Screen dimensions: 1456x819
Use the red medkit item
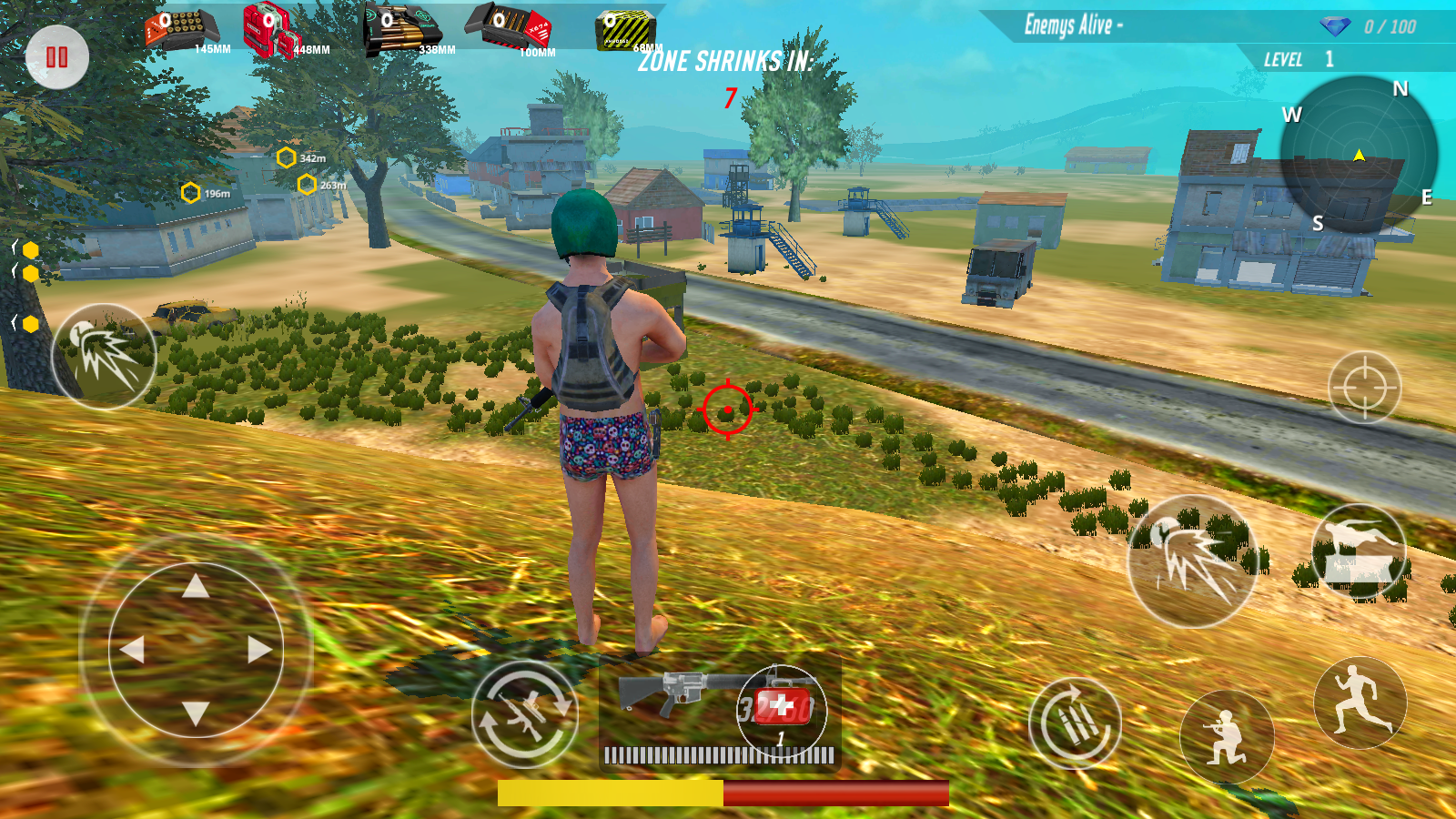782,707
